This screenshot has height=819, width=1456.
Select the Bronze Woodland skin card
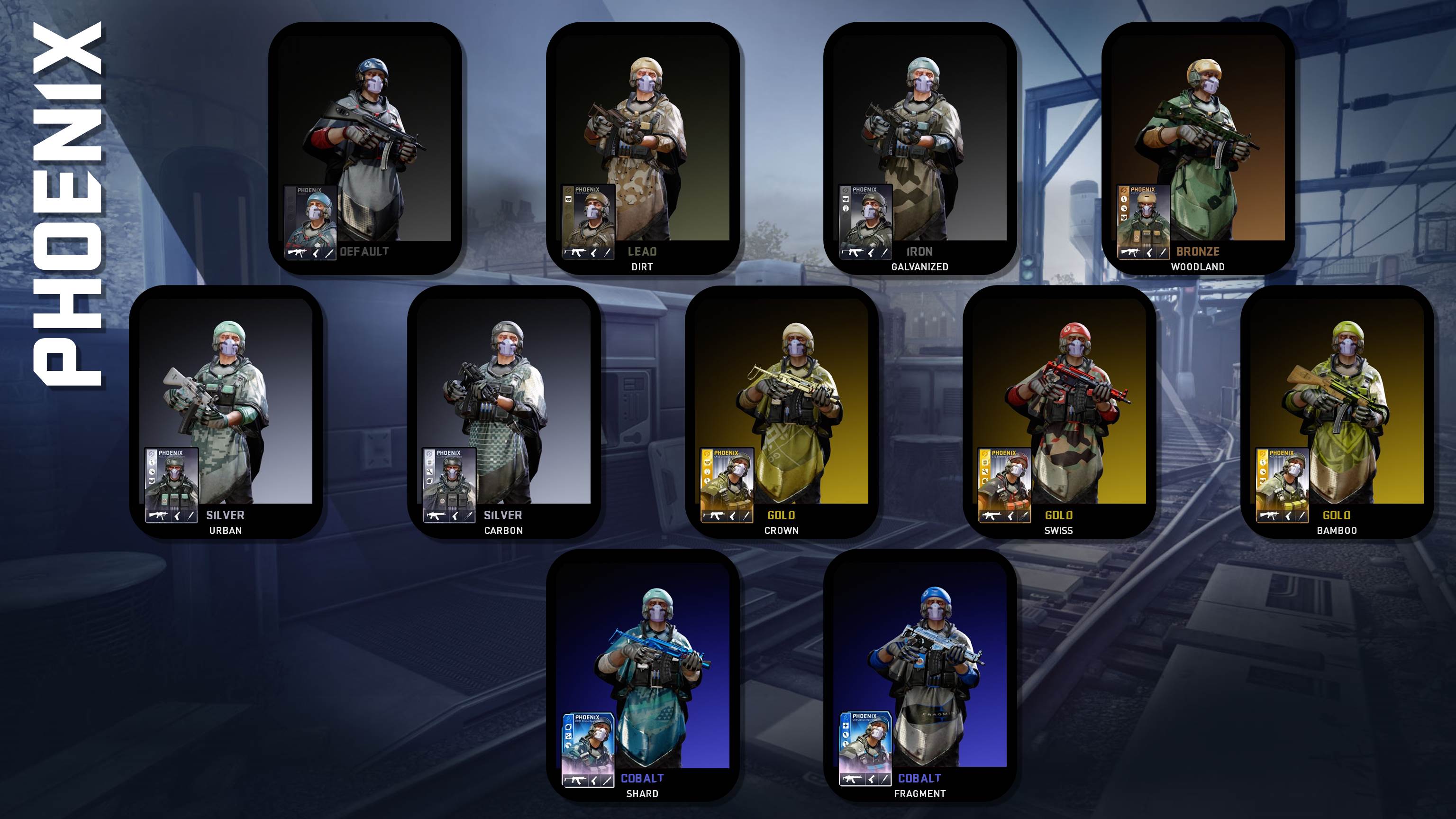1198,148
